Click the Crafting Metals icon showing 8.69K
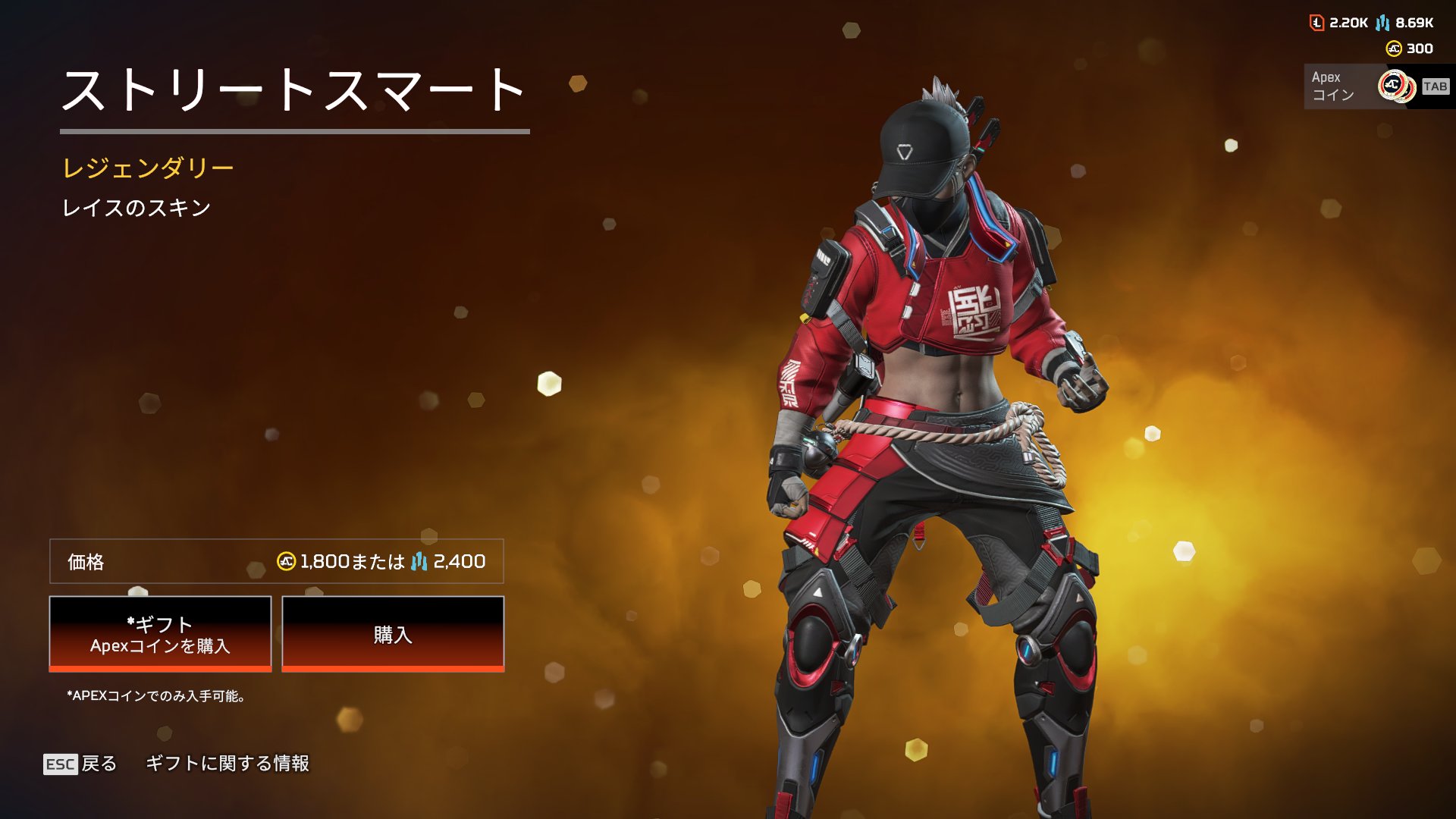 pos(1383,23)
